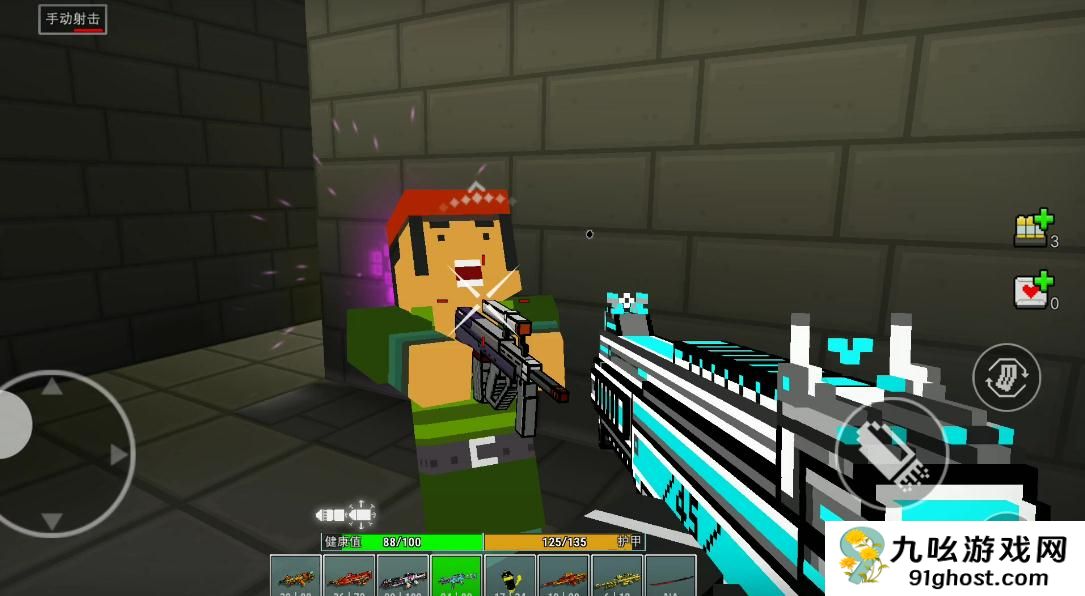Toggle the 手动射击 manual fire button
This screenshot has height=596, width=1085.
[73, 19]
